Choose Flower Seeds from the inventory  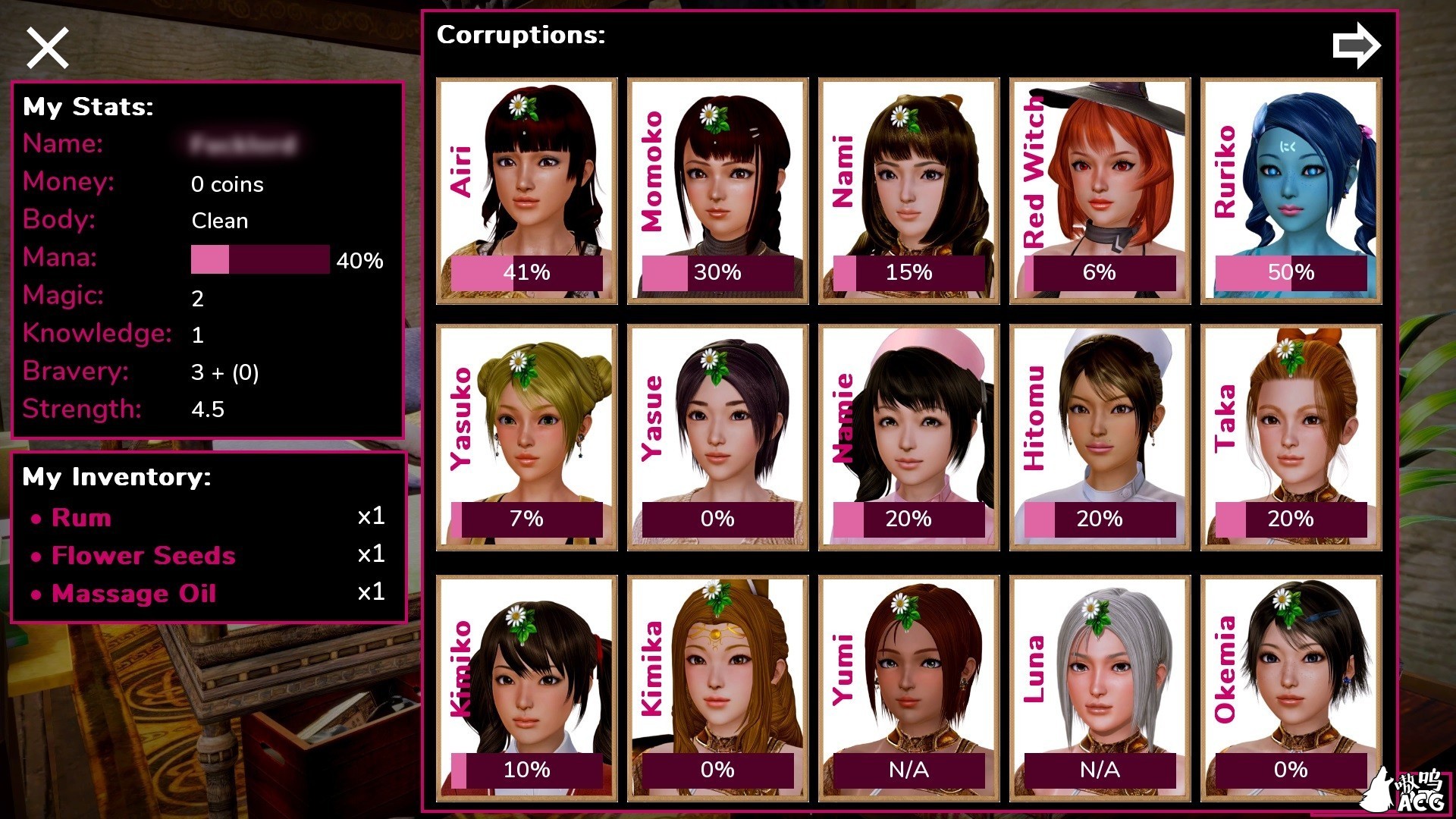coord(143,556)
